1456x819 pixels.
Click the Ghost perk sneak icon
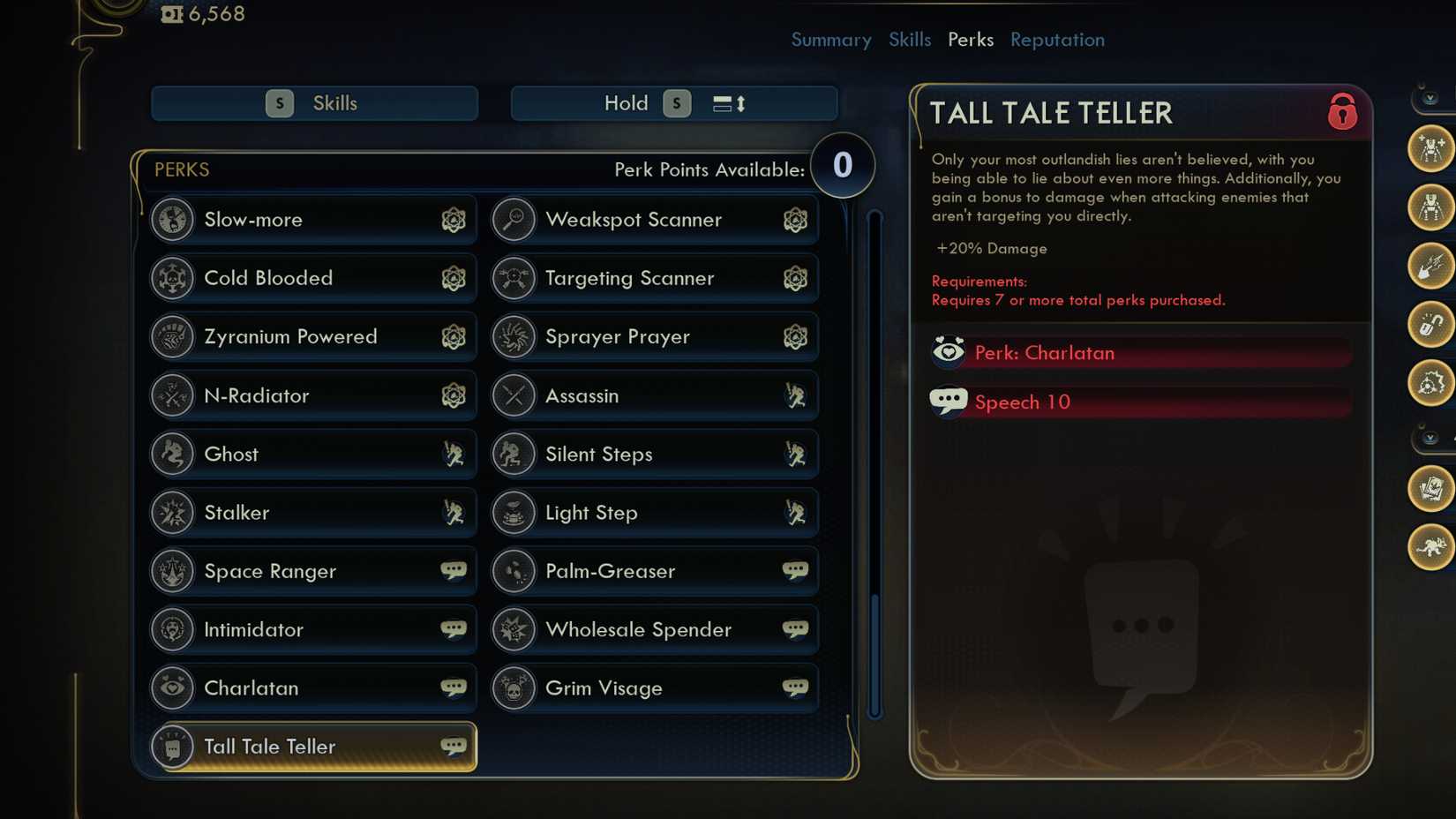click(455, 454)
